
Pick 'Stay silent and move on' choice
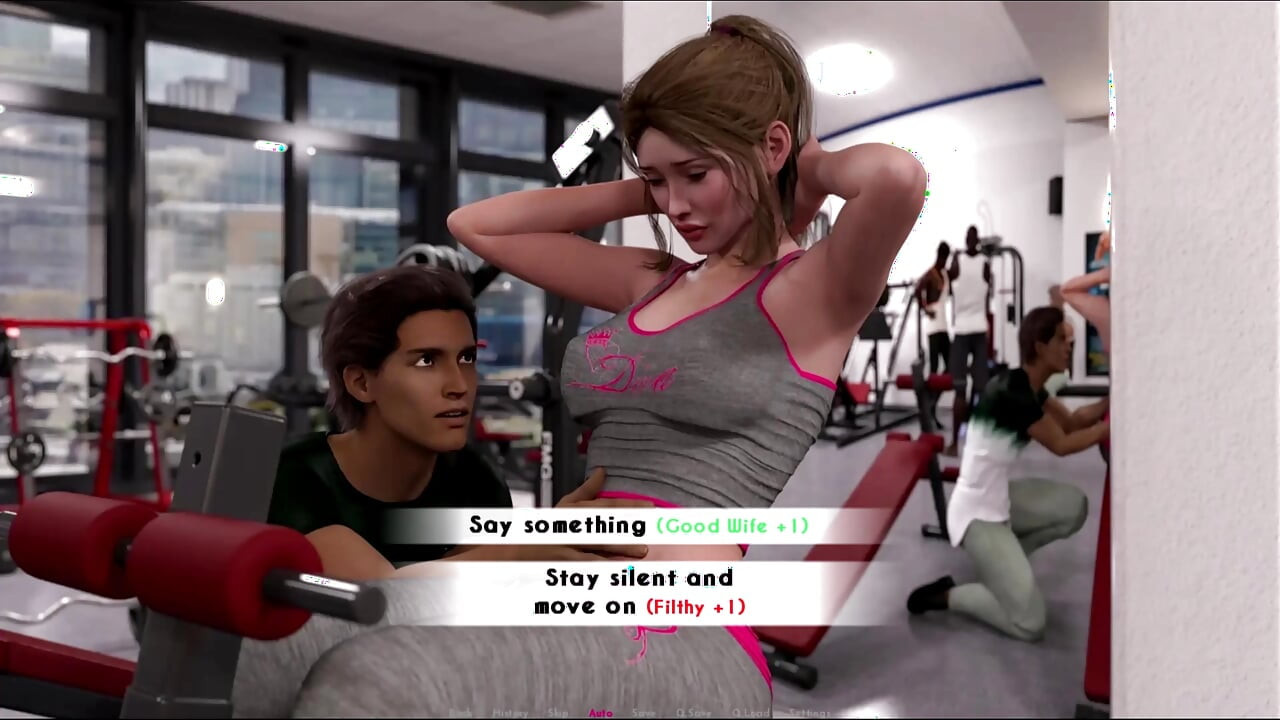pyautogui.click(x=639, y=592)
